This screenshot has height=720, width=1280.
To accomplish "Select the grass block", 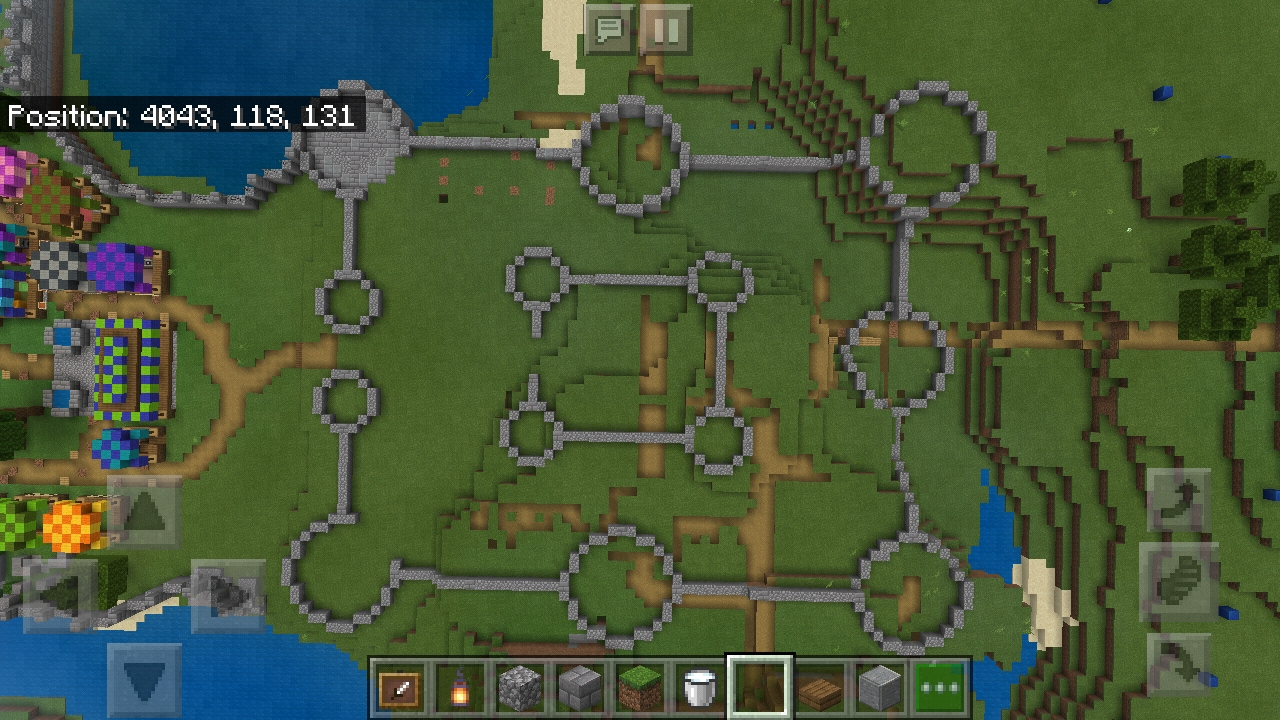I will click(639, 684).
